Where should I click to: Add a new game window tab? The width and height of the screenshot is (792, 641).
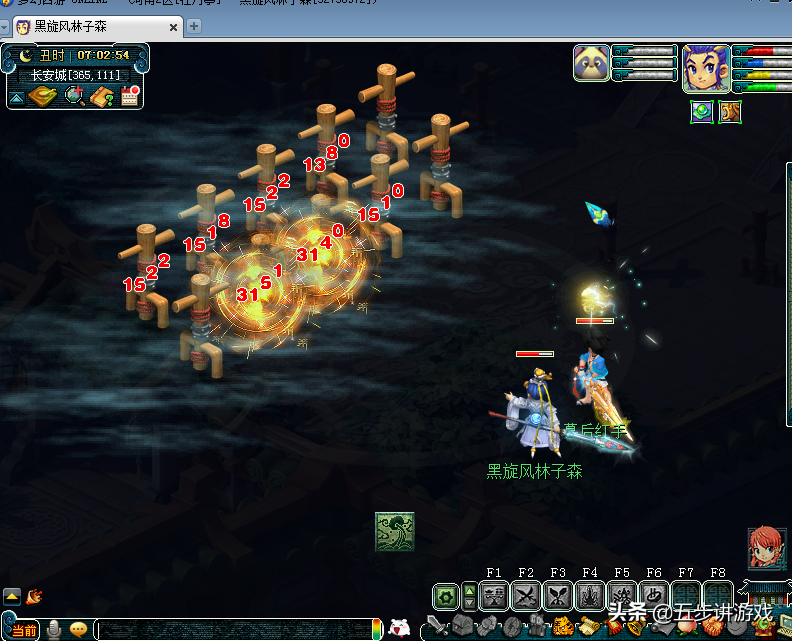pyautogui.click(x=194, y=26)
